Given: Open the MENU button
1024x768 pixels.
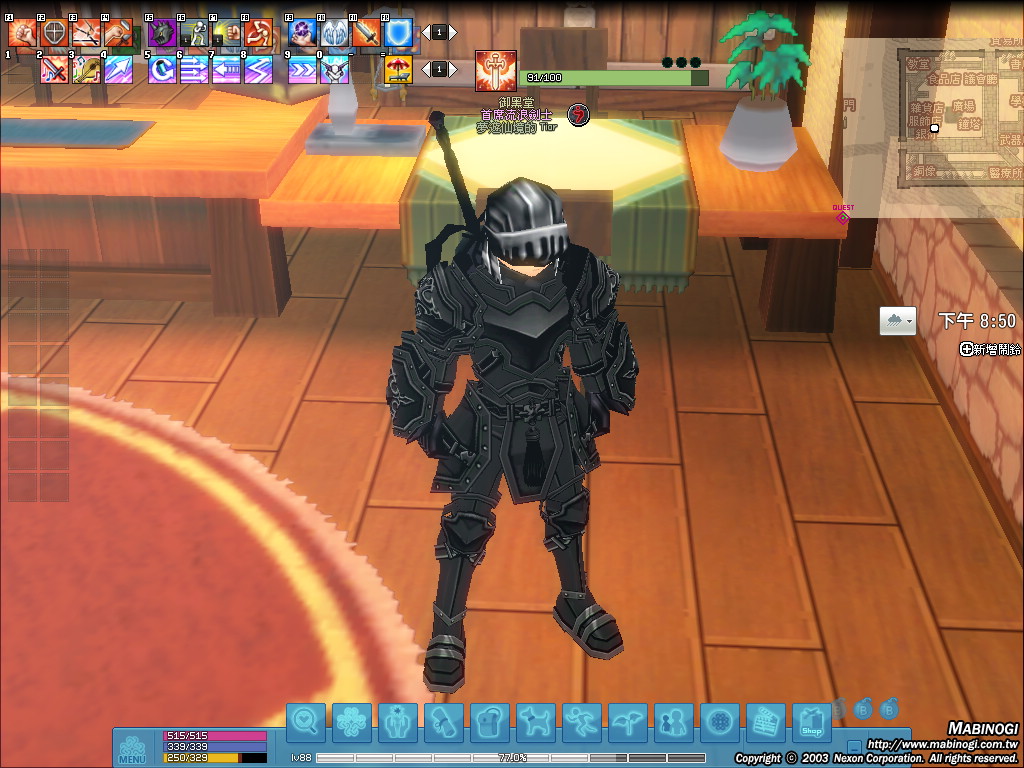Looking at the screenshot, I should pyautogui.click(x=132, y=749).
